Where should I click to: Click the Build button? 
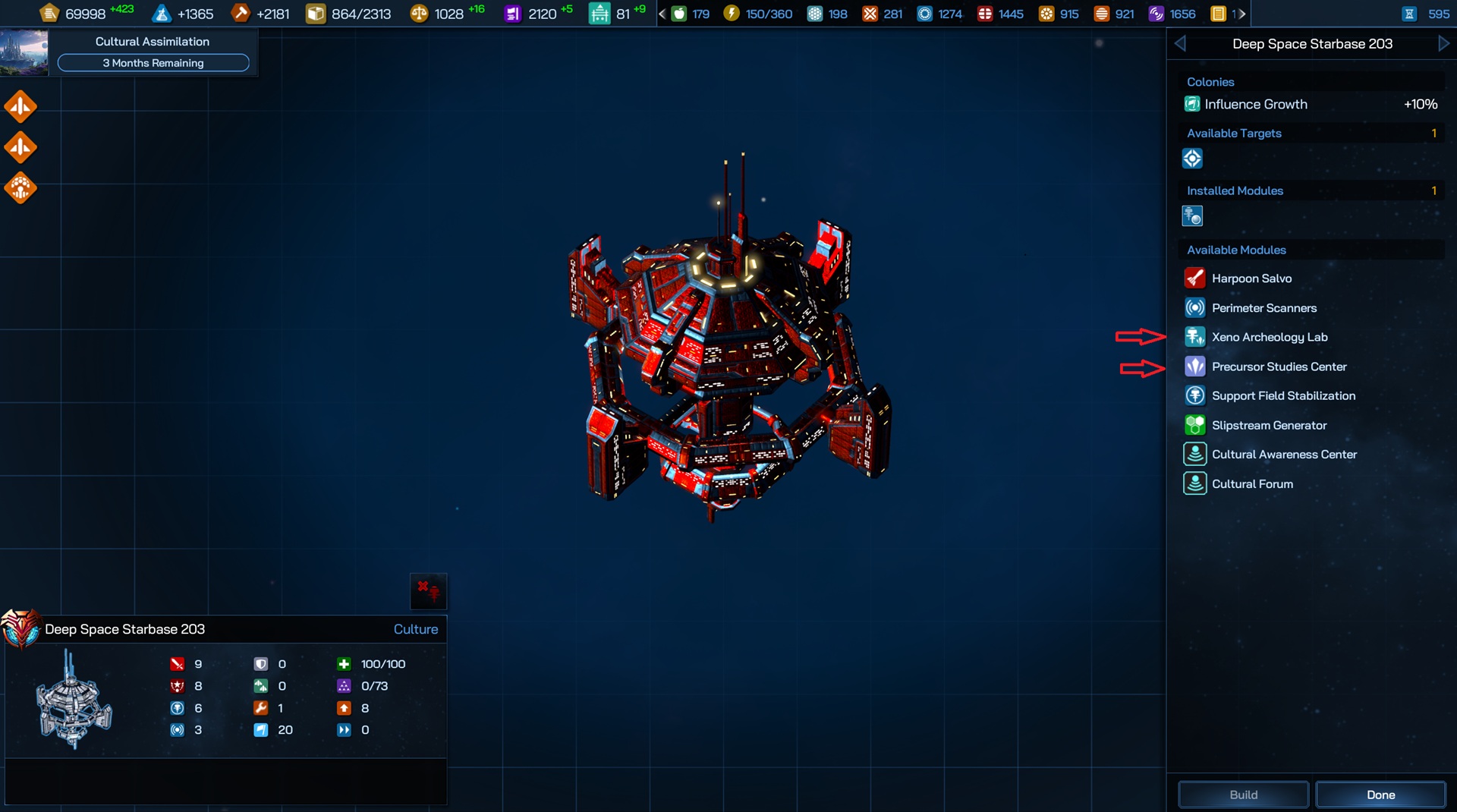(1243, 795)
